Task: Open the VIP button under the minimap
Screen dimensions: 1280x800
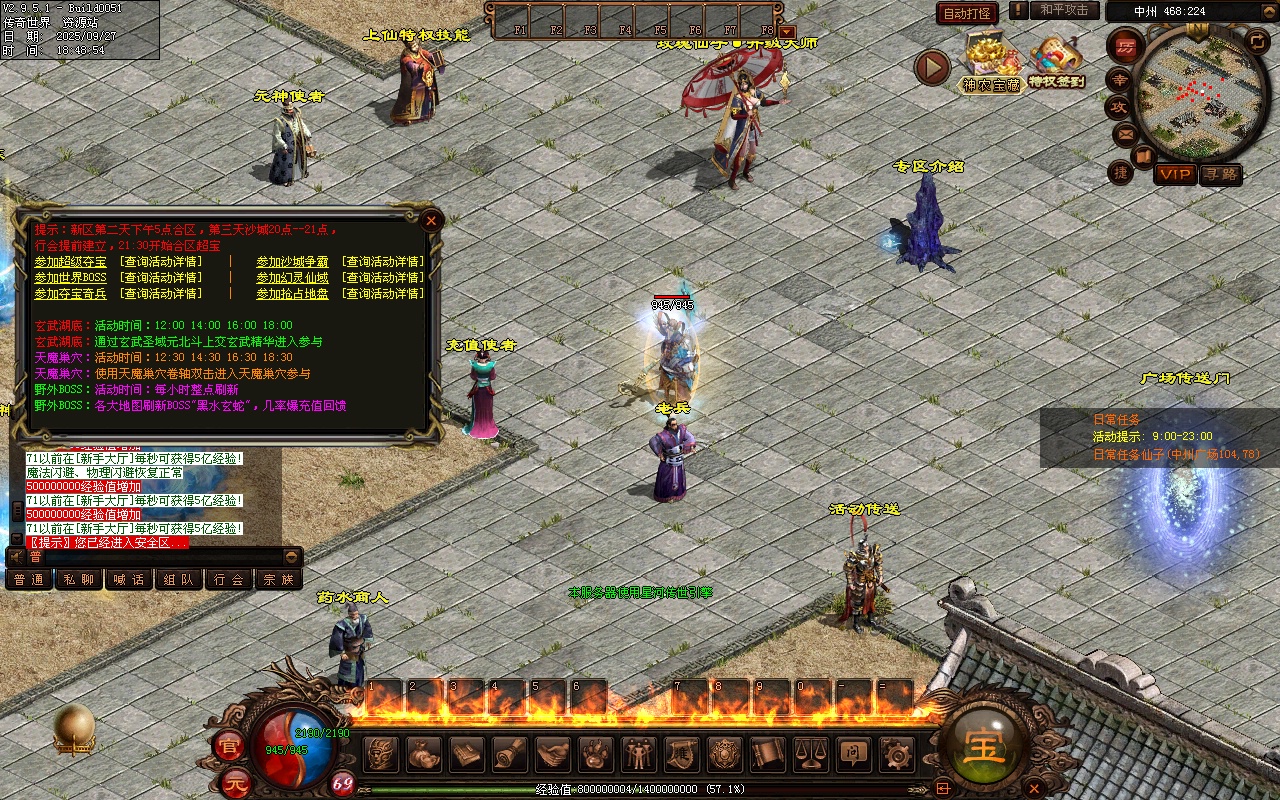Action: coord(1175,174)
